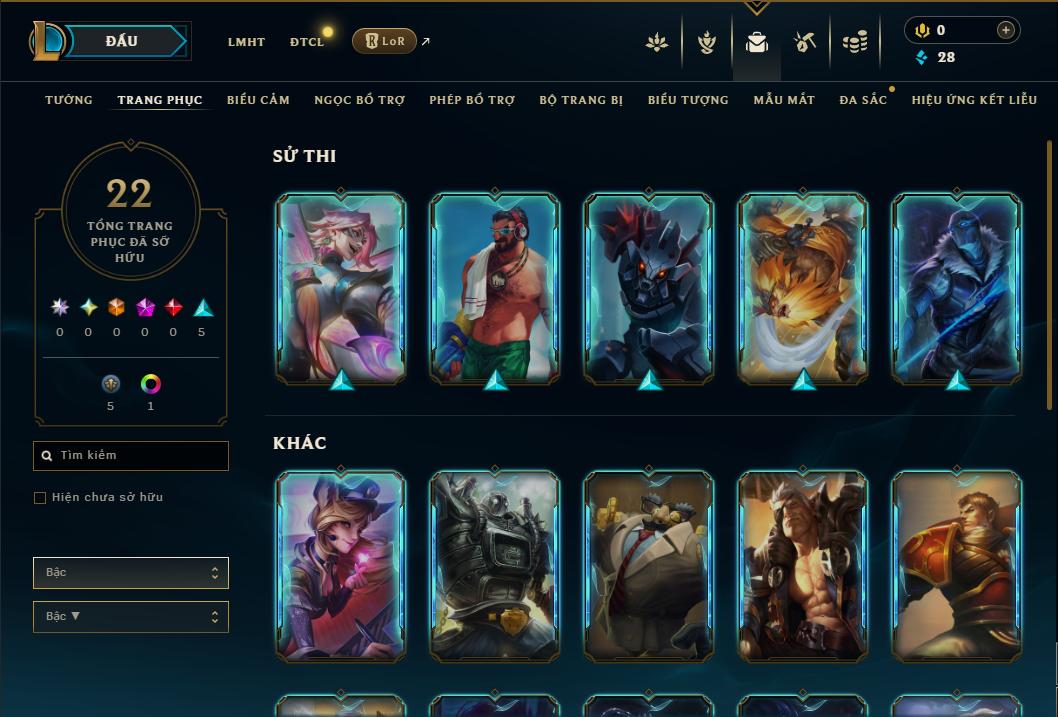1058x717 pixels.
Task: Open the PHÉP BỔ TRỢ tab
Action: click(x=472, y=100)
